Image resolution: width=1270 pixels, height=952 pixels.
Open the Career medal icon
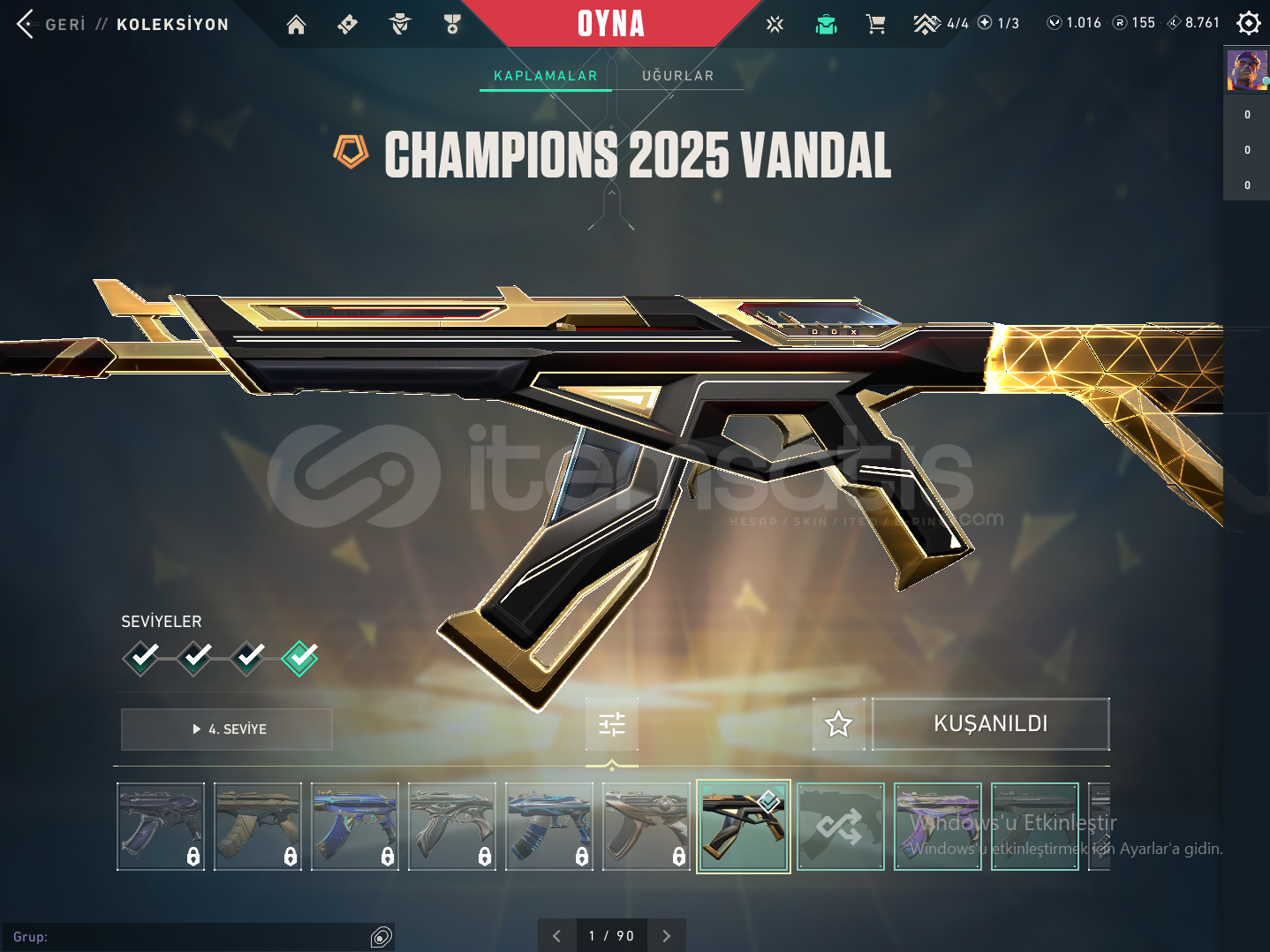point(452,24)
